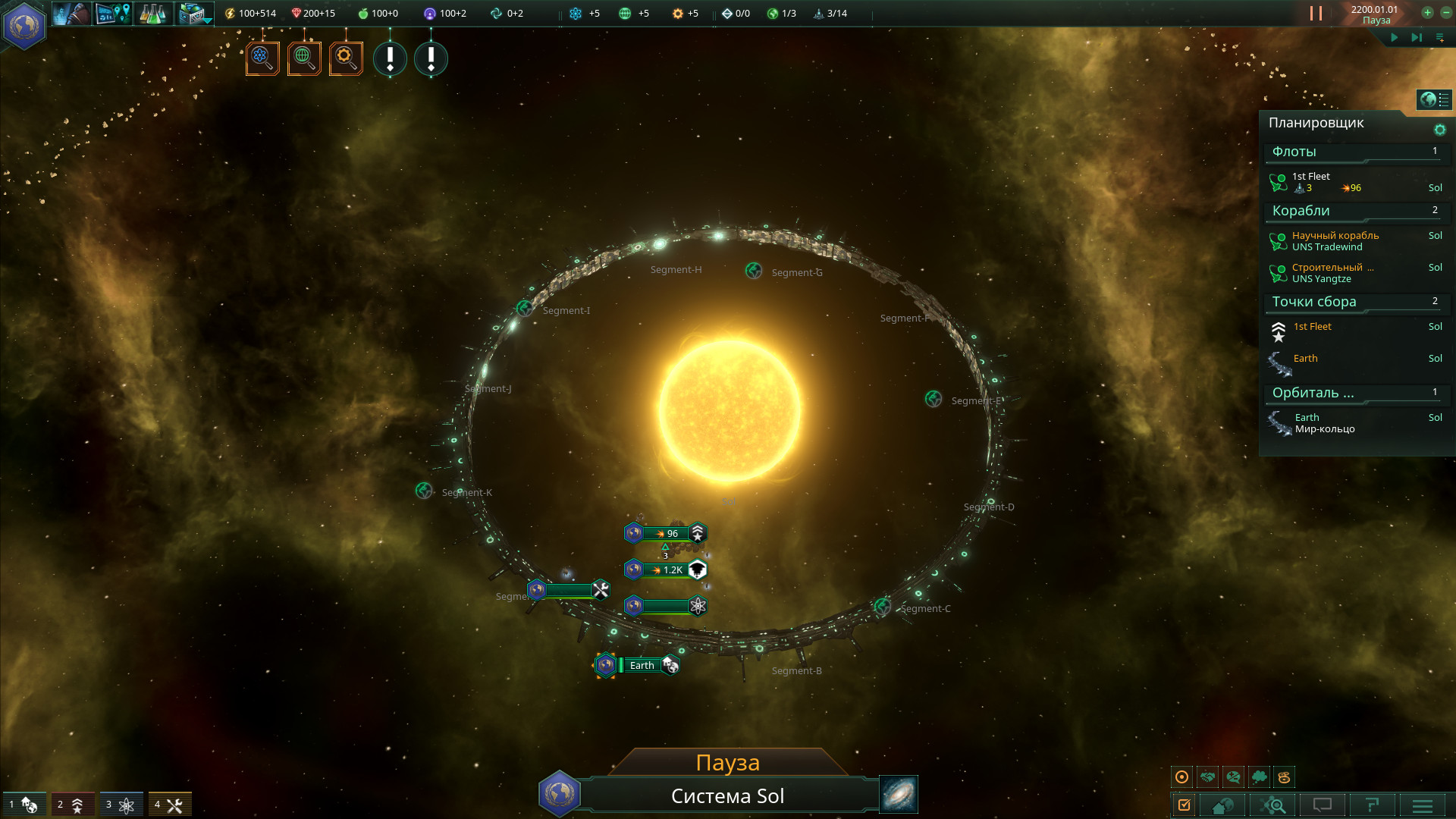Open the empire flag government panel
Viewport: 1456px width, 819px height.
(24, 26)
